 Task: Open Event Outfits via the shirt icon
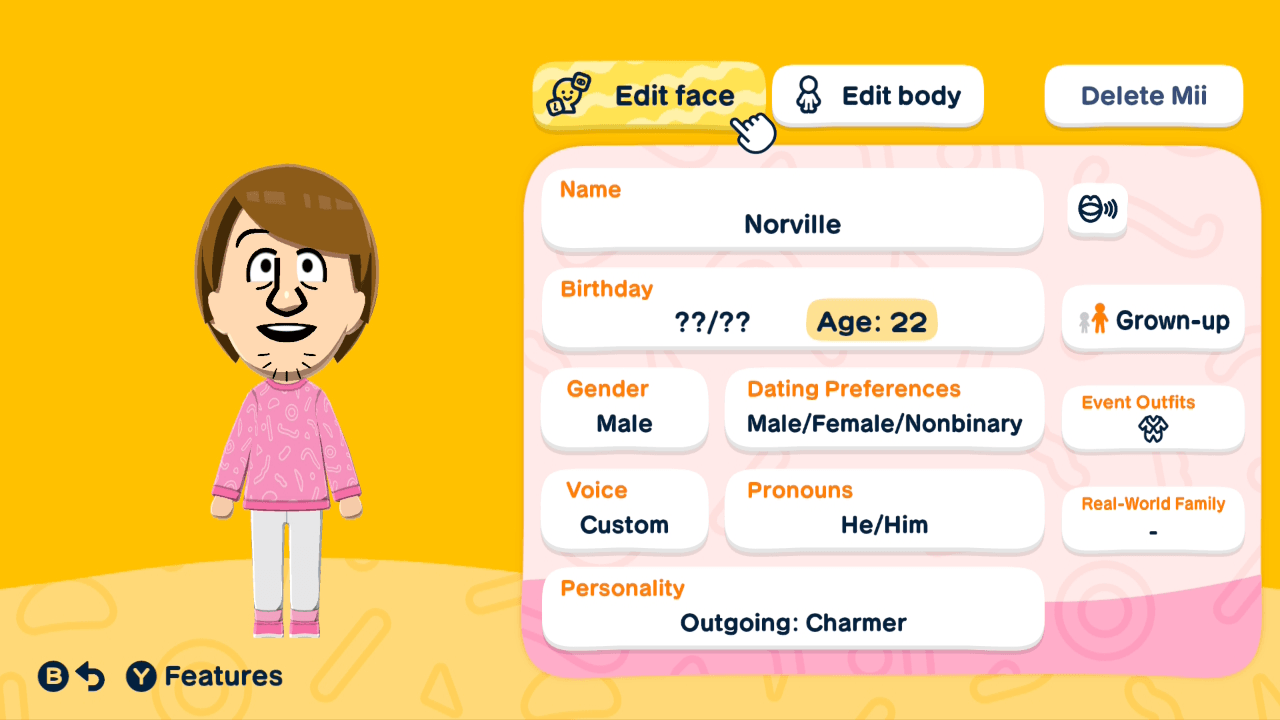click(x=1152, y=432)
